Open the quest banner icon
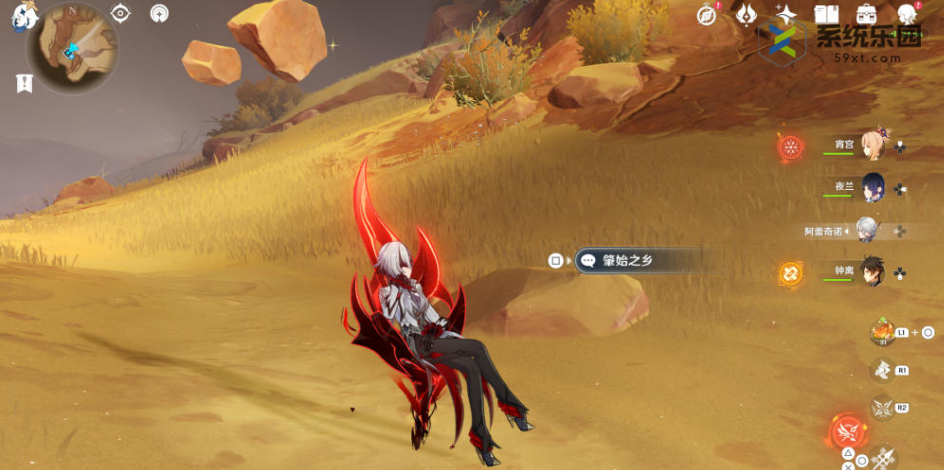Image resolution: width=944 pixels, height=470 pixels. tap(24, 84)
